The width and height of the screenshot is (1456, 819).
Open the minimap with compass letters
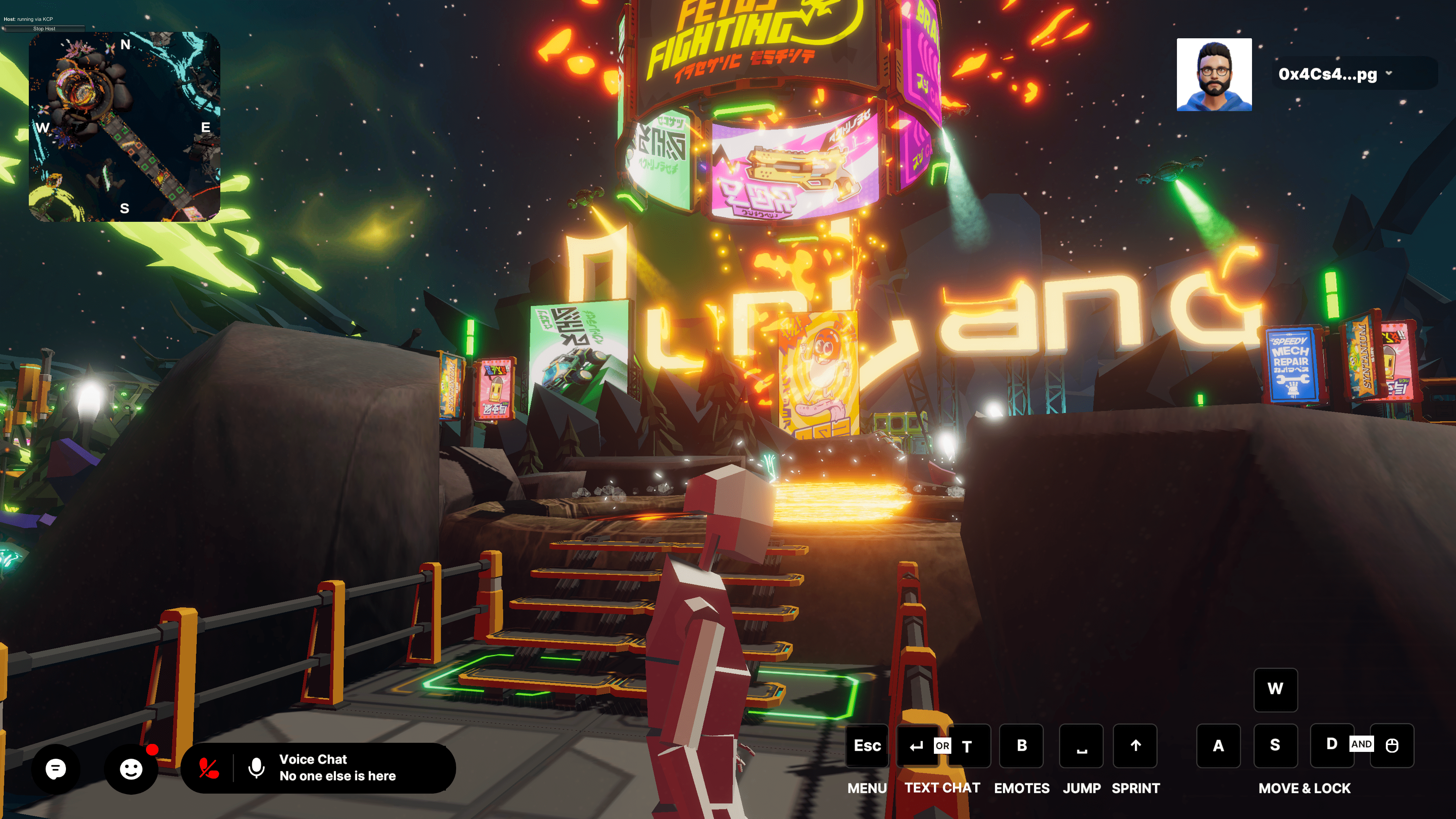point(124,127)
